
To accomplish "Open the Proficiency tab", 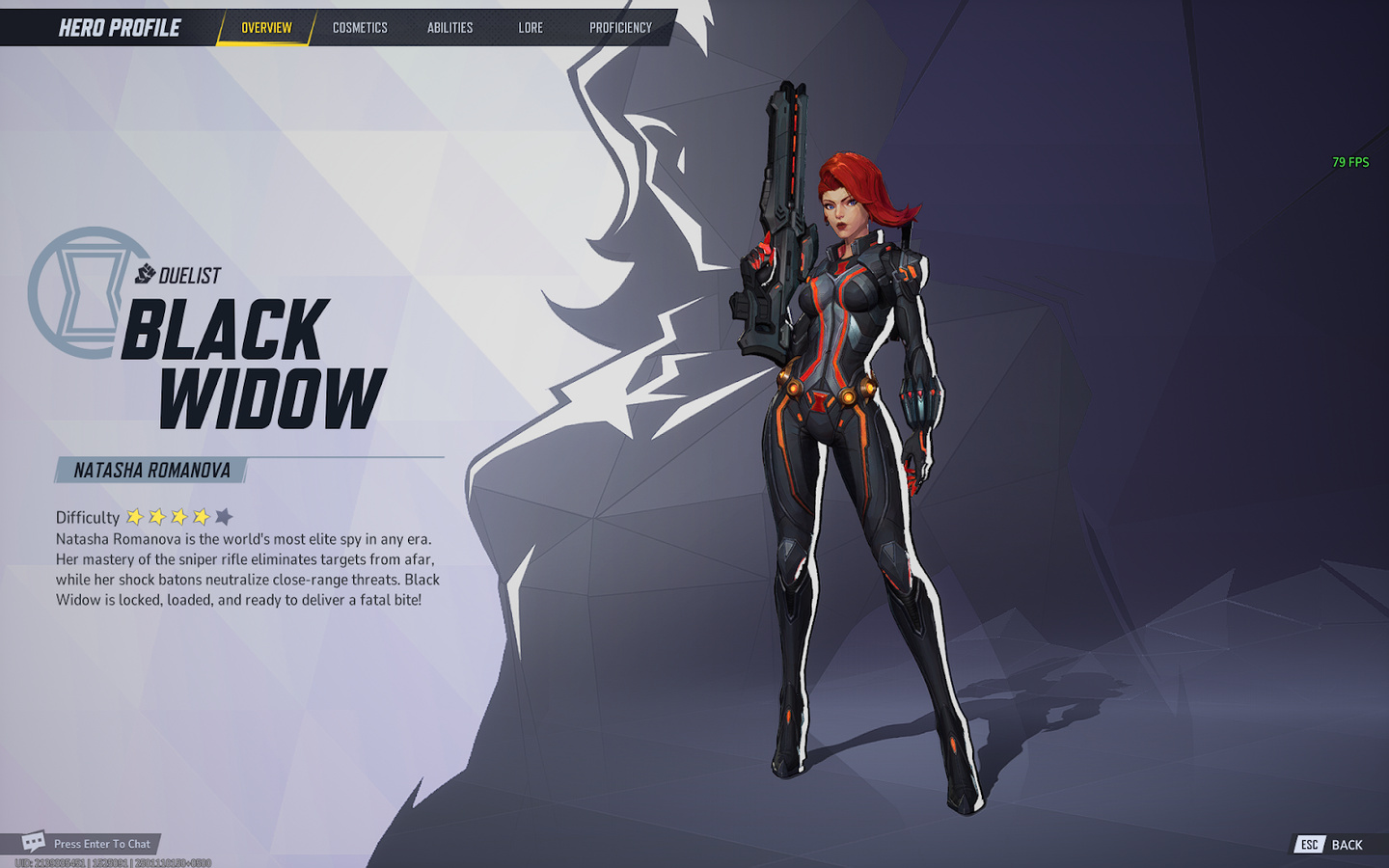I will click(x=620, y=28).
